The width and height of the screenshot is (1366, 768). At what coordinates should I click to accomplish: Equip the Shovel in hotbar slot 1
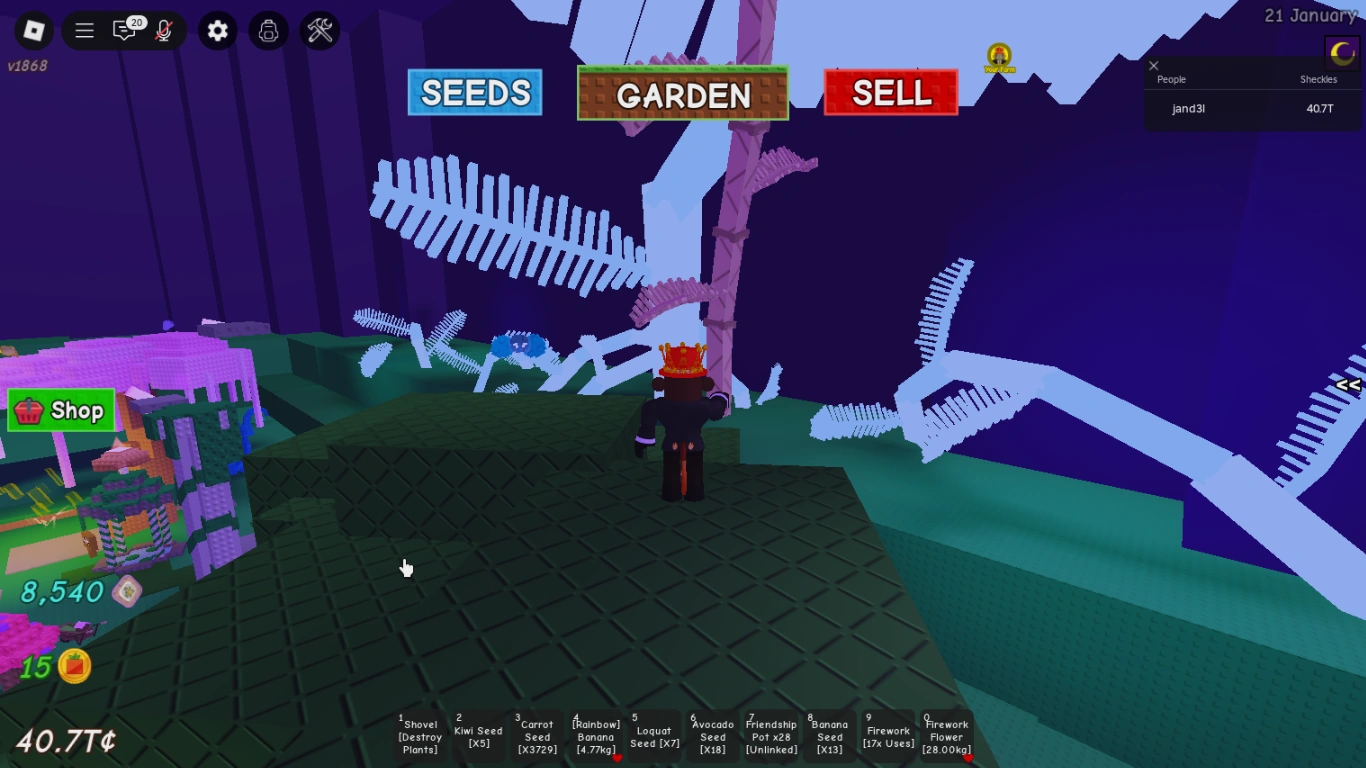pos(421,736)
